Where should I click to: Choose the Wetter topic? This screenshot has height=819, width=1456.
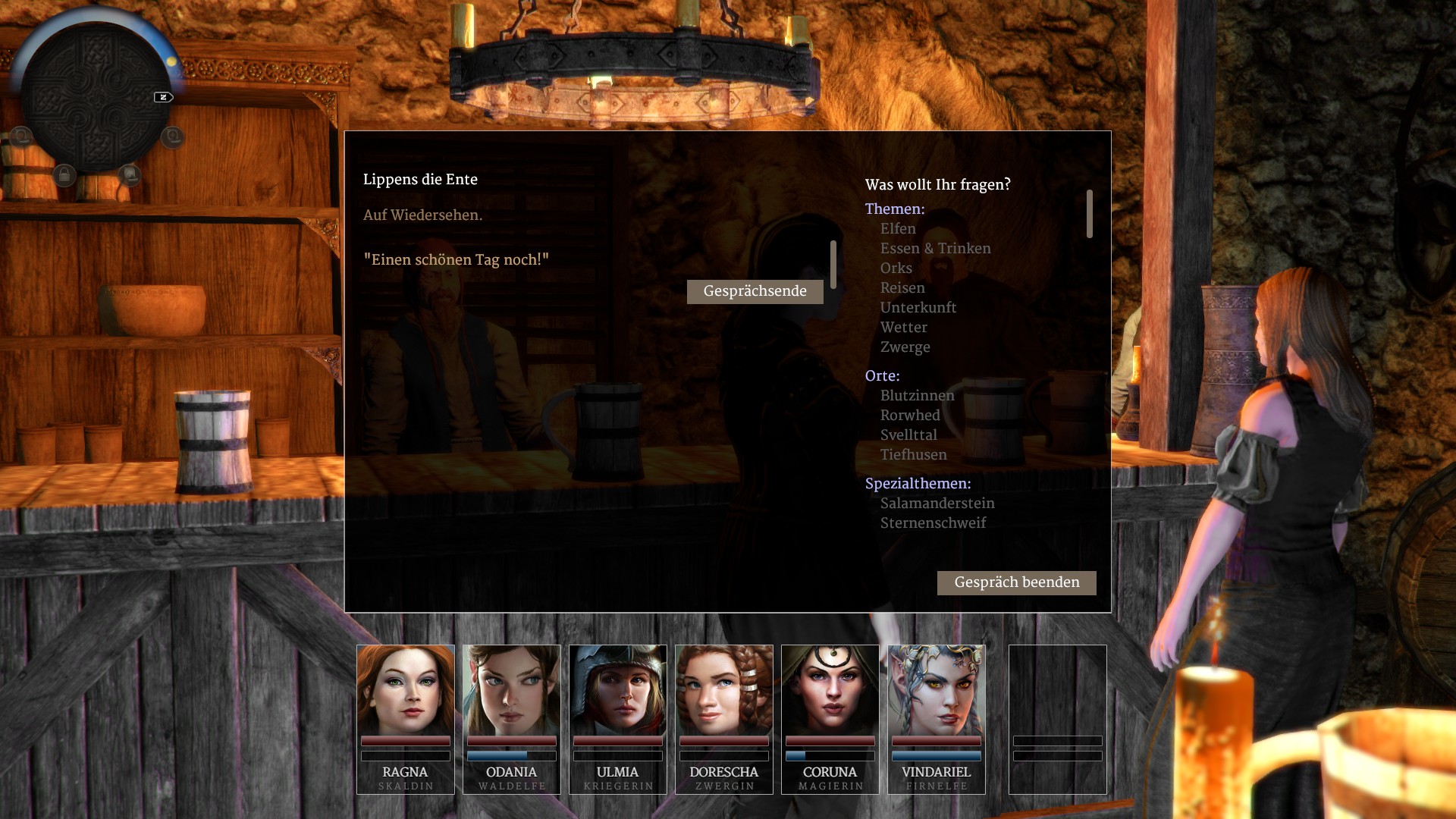click(x=903, y=328)
